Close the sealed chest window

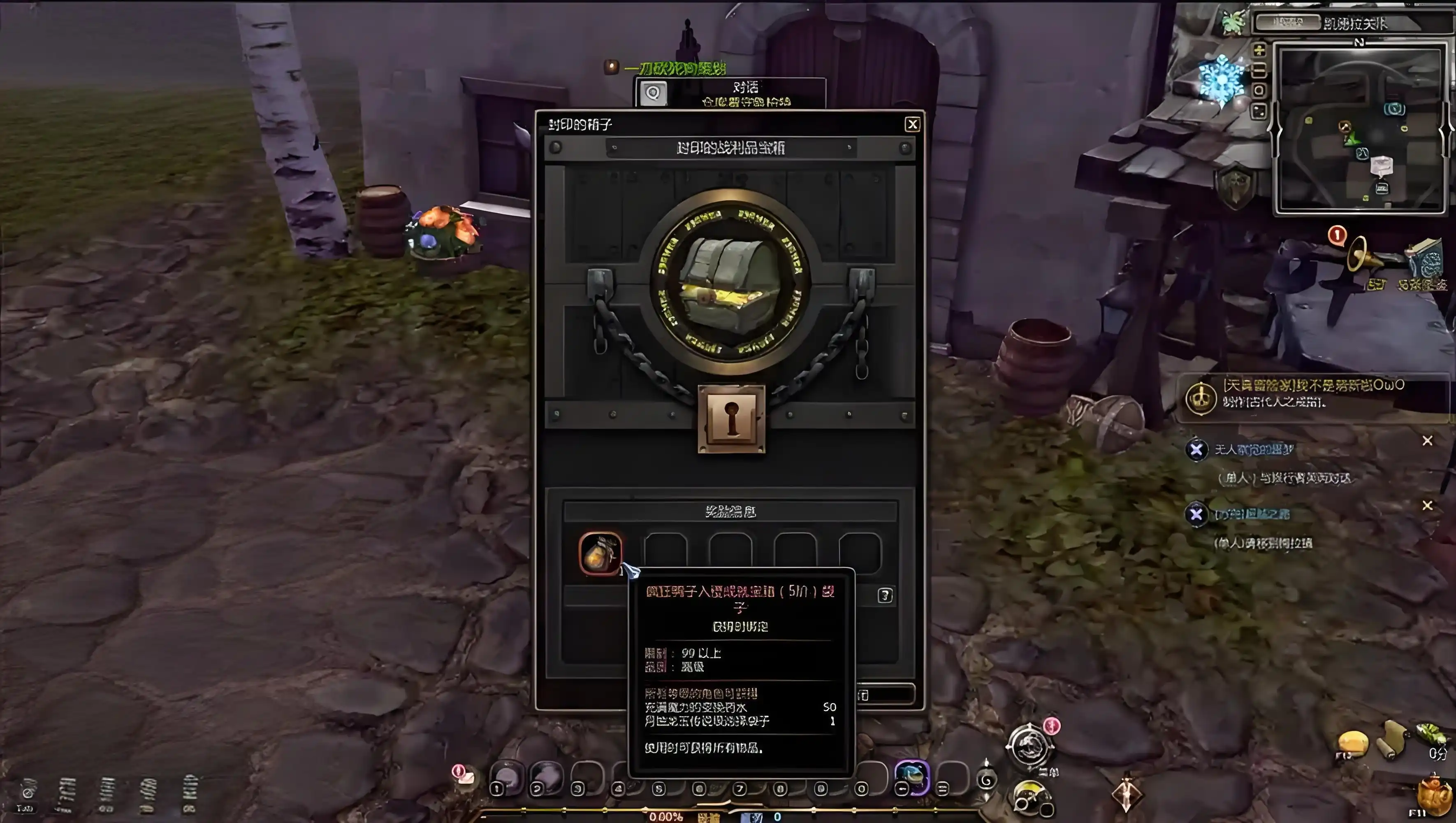pos(912,124)
